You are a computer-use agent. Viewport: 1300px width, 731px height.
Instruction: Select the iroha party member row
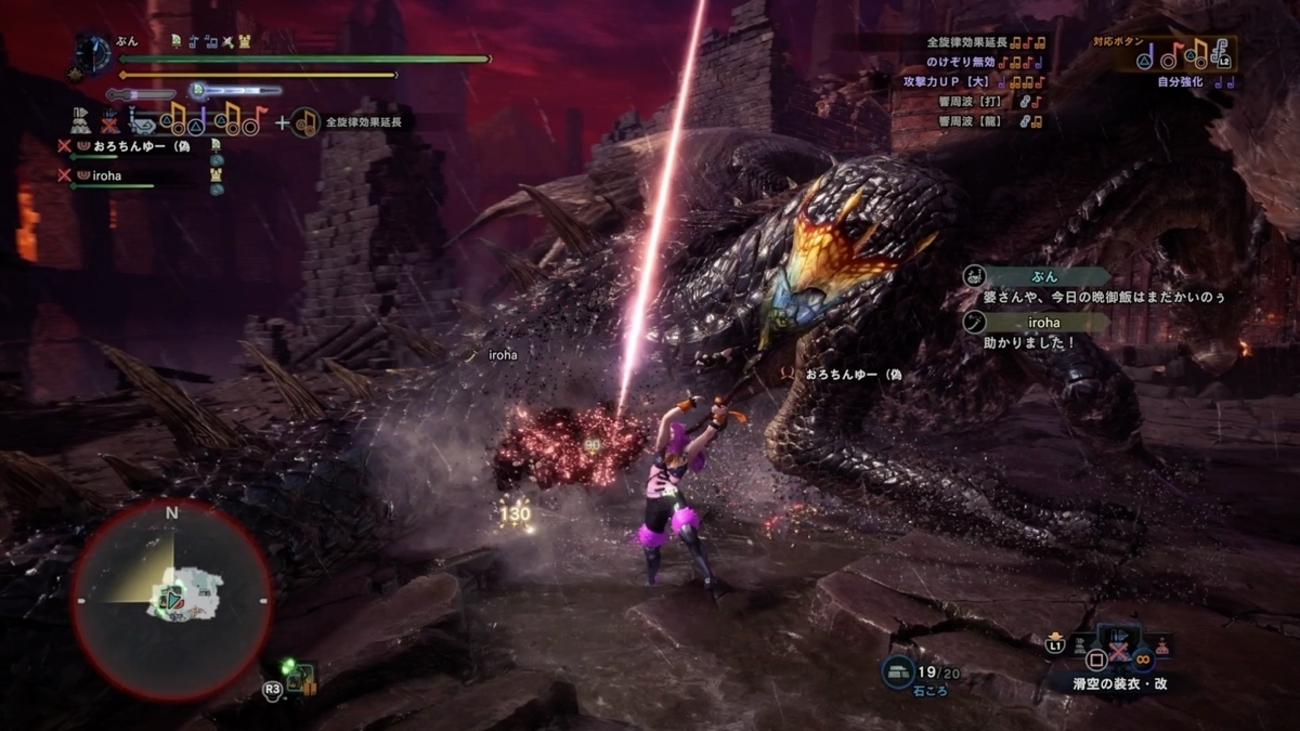pos(112,176)
